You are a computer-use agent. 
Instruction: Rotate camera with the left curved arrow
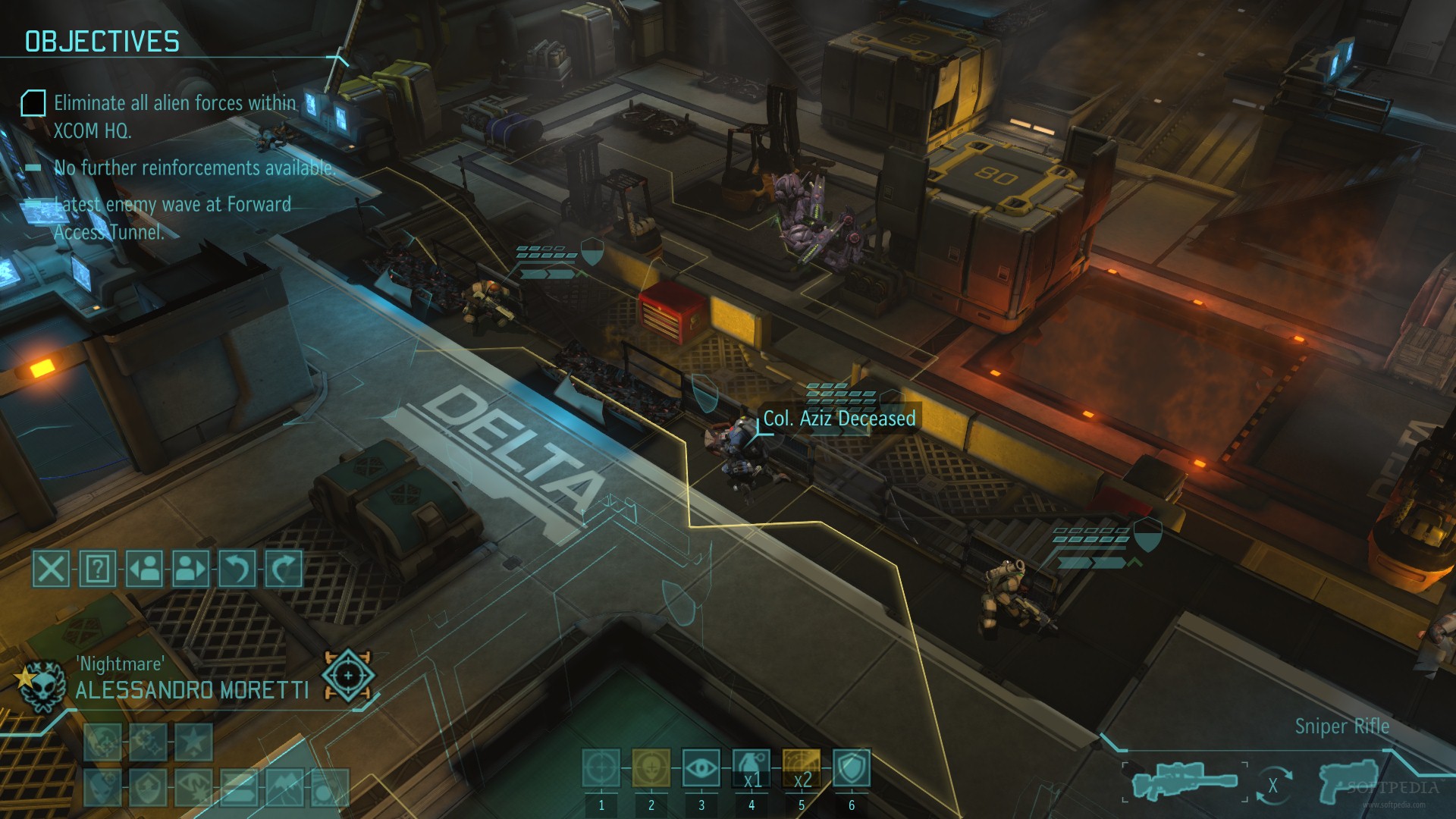coord(237,568)
